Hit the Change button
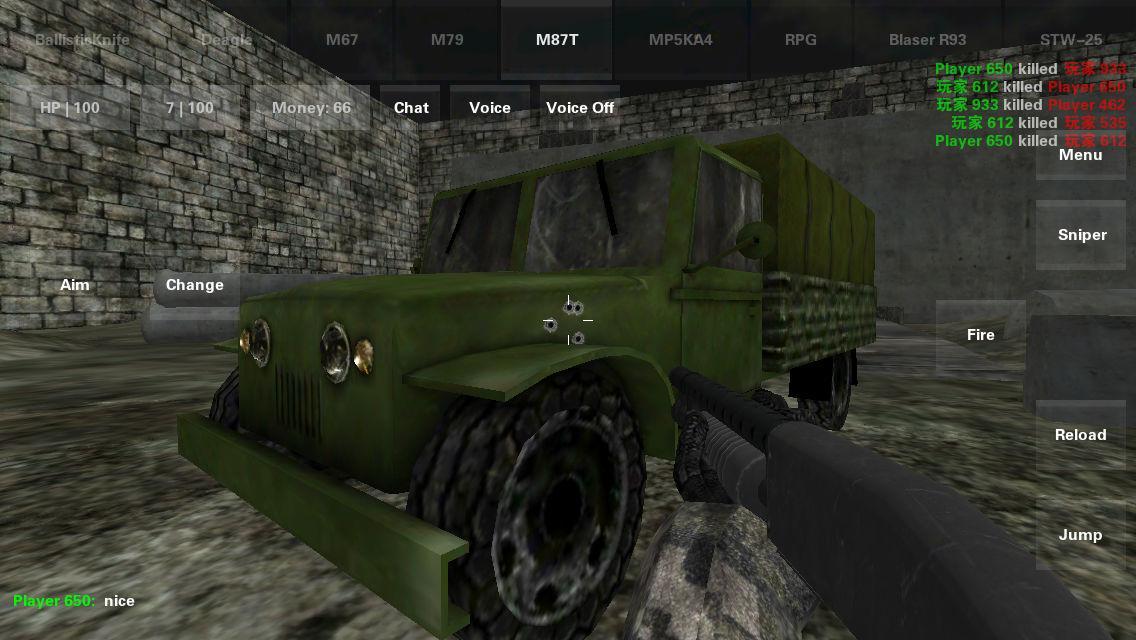 (x=195, y=285)
